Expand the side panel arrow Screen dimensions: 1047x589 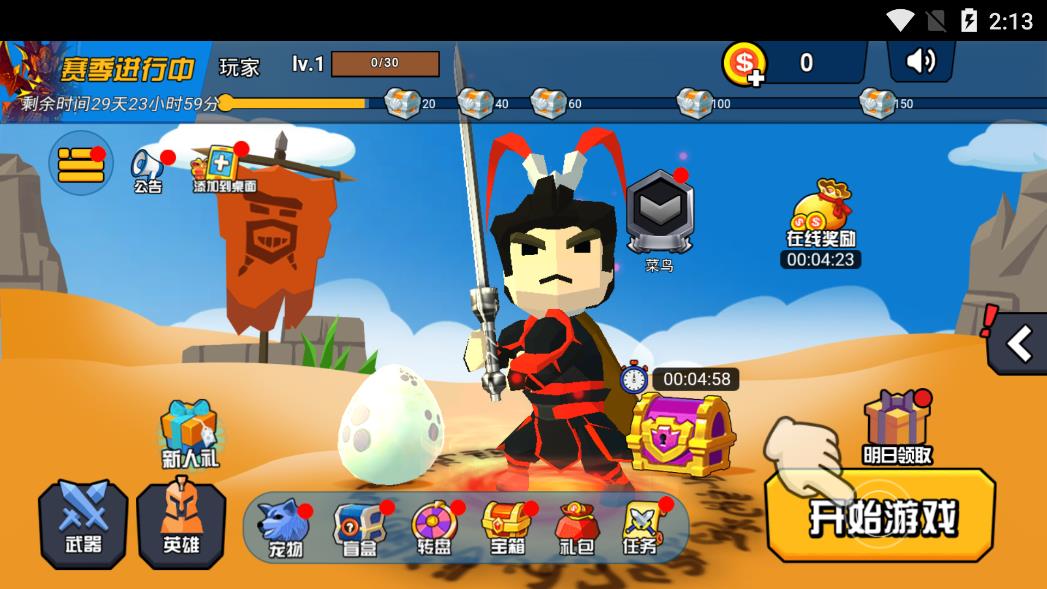[1018, 344]
